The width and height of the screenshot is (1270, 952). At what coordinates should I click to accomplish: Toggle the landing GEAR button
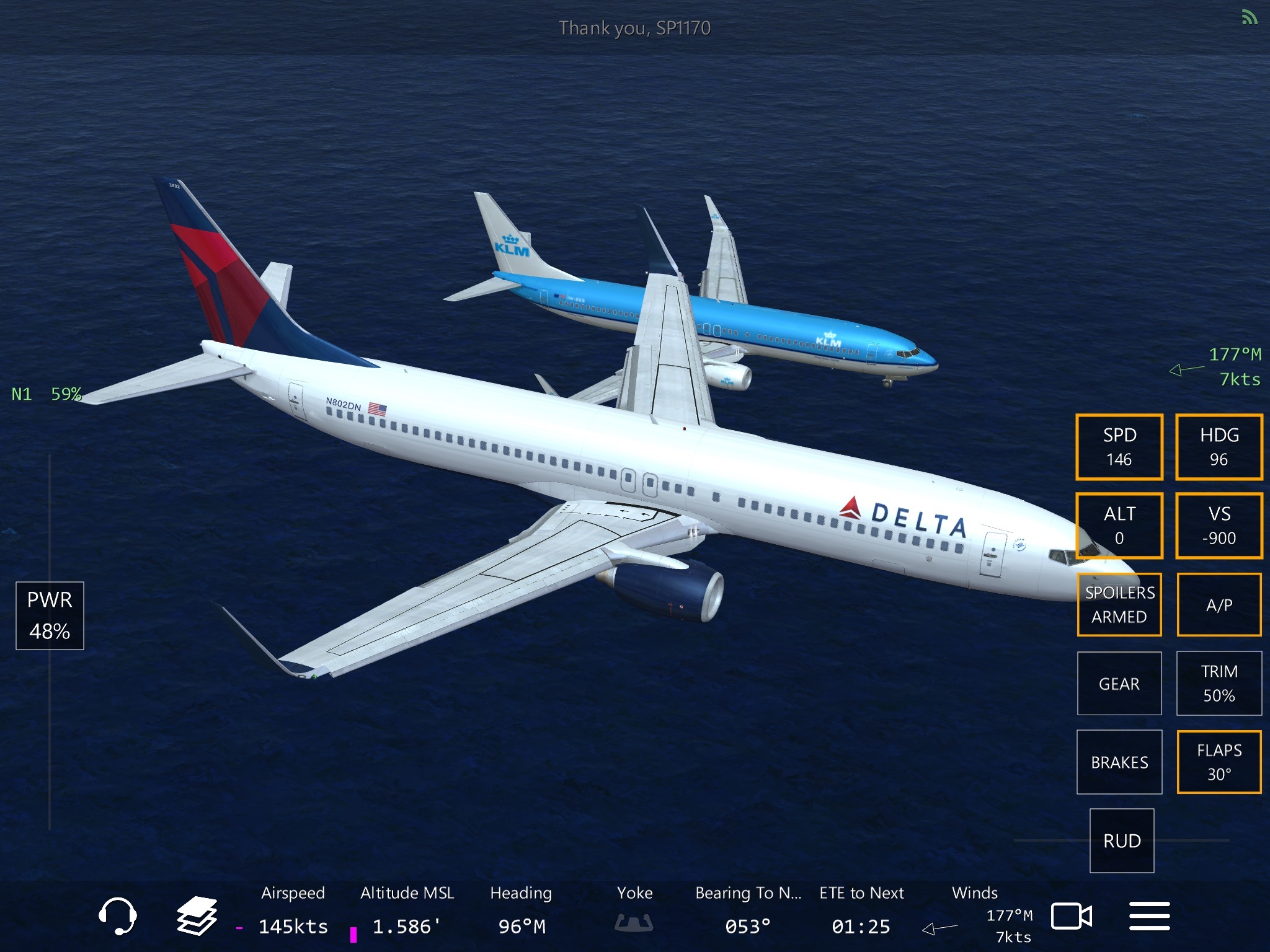pyautogui.click(x=1119, y=683)
